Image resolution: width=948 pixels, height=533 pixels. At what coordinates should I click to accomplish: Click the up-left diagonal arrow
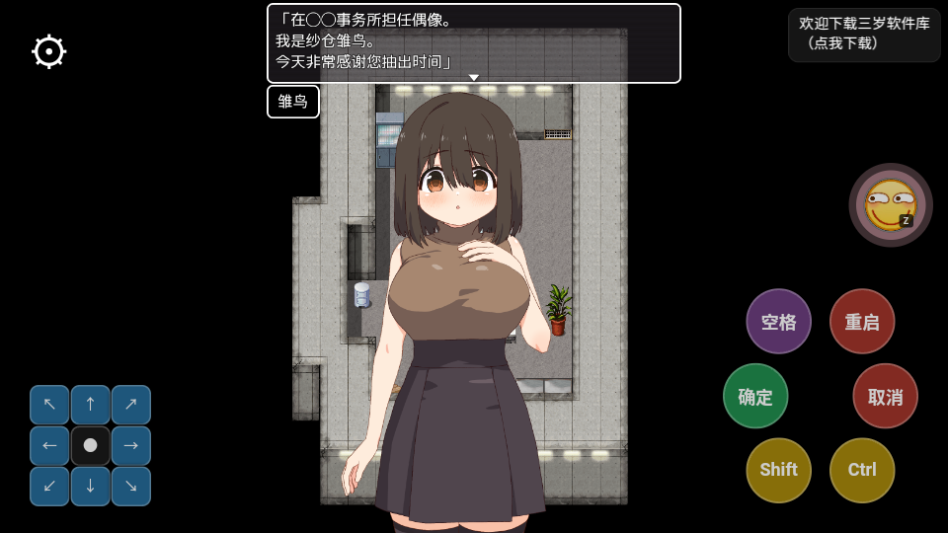tap(50, 405)
